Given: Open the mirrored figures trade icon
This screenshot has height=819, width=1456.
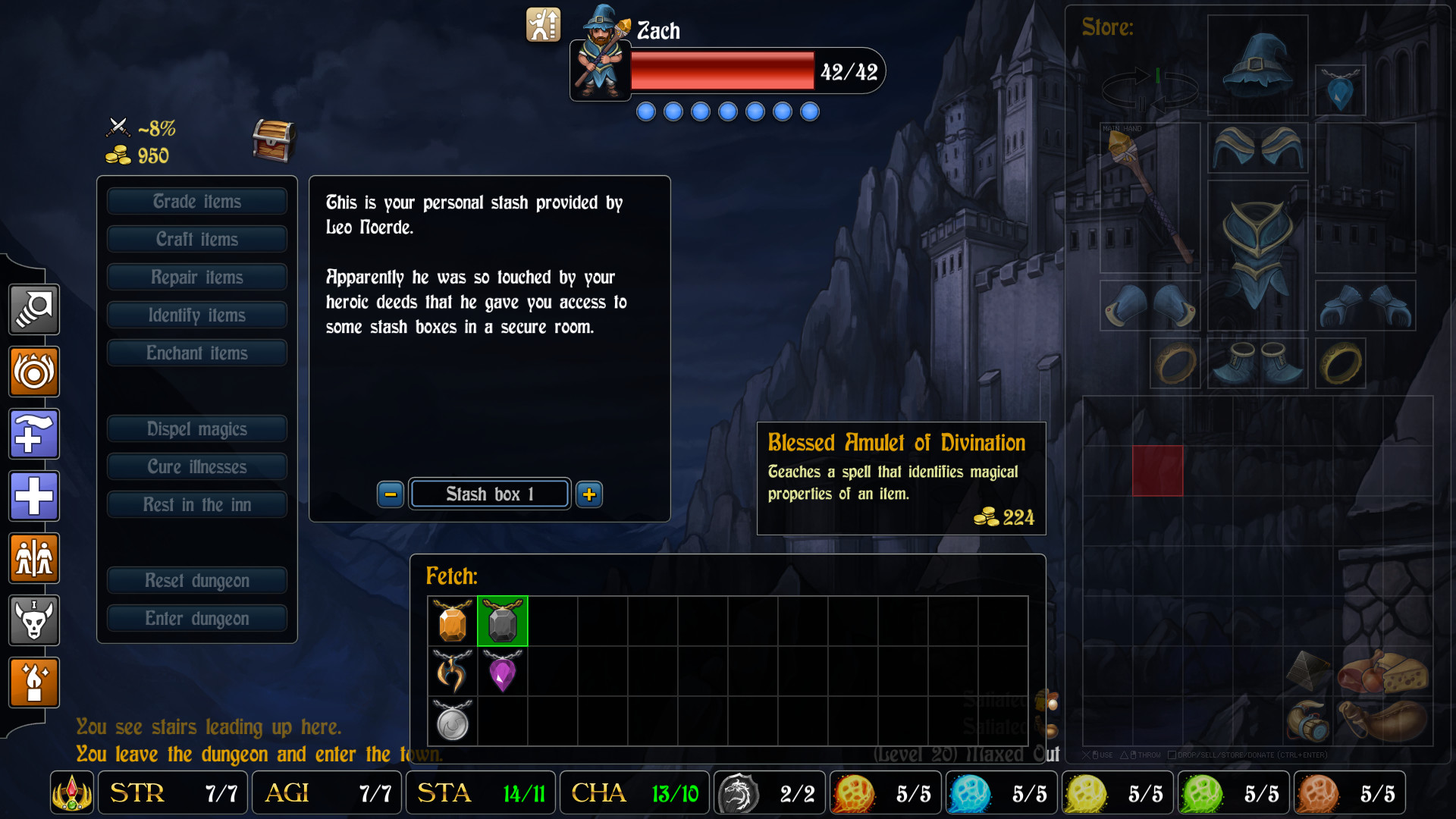Looking at the screenshot, I should pos(34,559).
